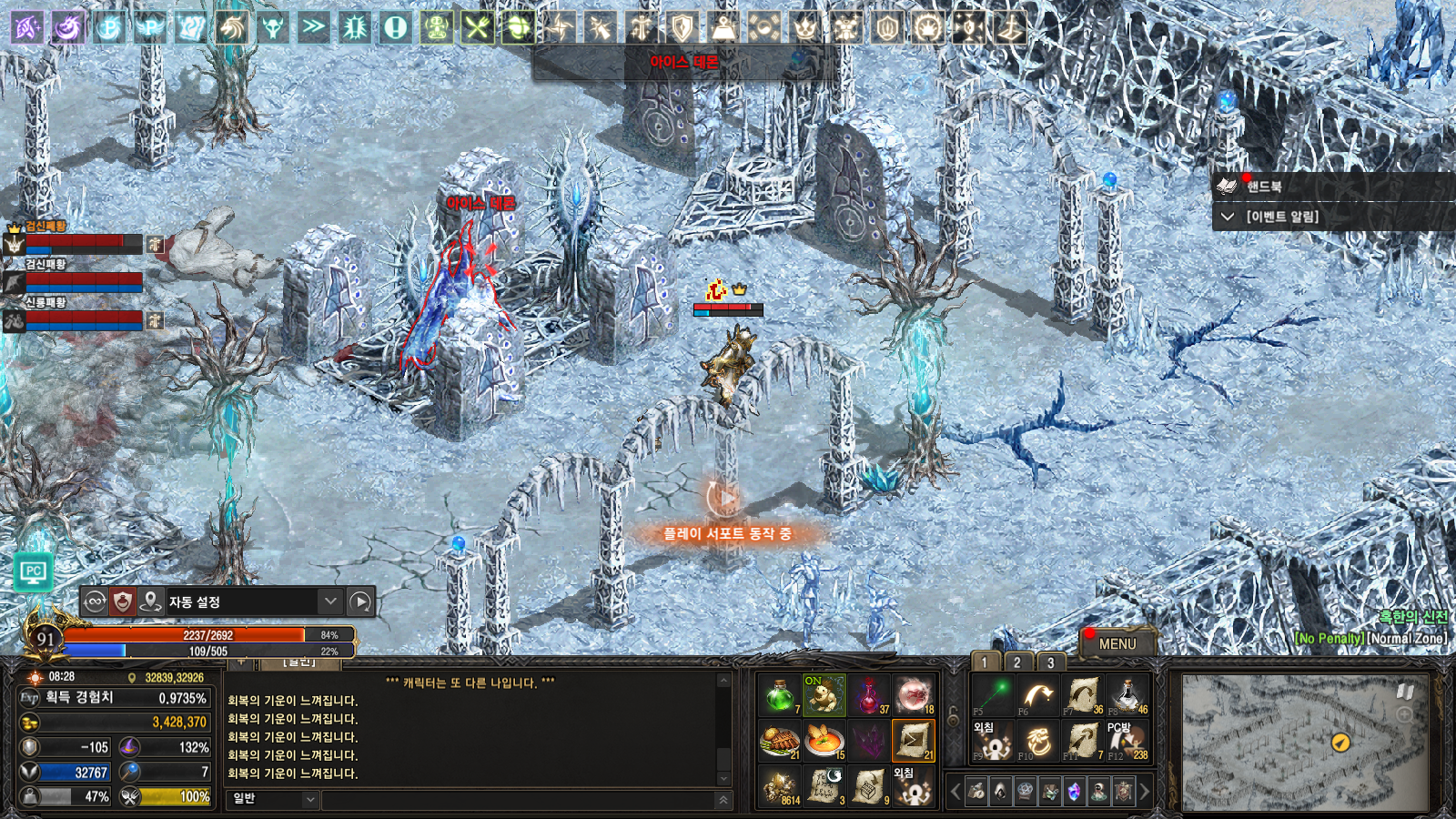Use the red potion with count 37

click(870, 696)
